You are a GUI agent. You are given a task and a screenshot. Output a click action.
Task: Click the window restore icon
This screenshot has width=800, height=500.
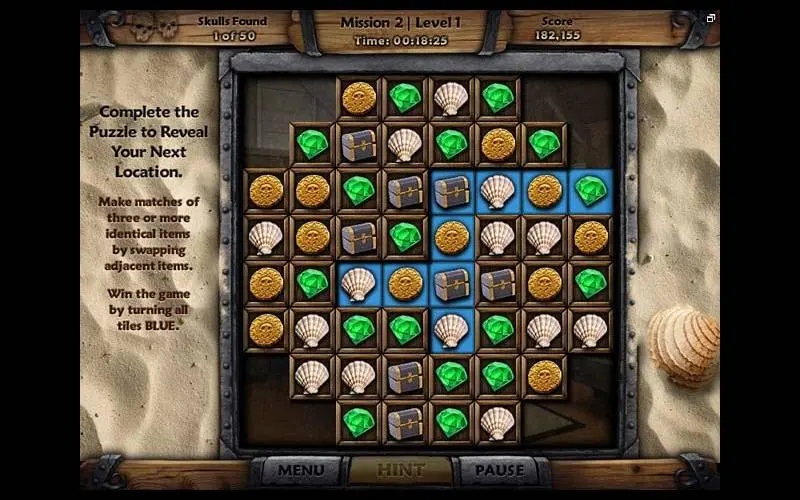pyautogui.click(x=711, y=18)
